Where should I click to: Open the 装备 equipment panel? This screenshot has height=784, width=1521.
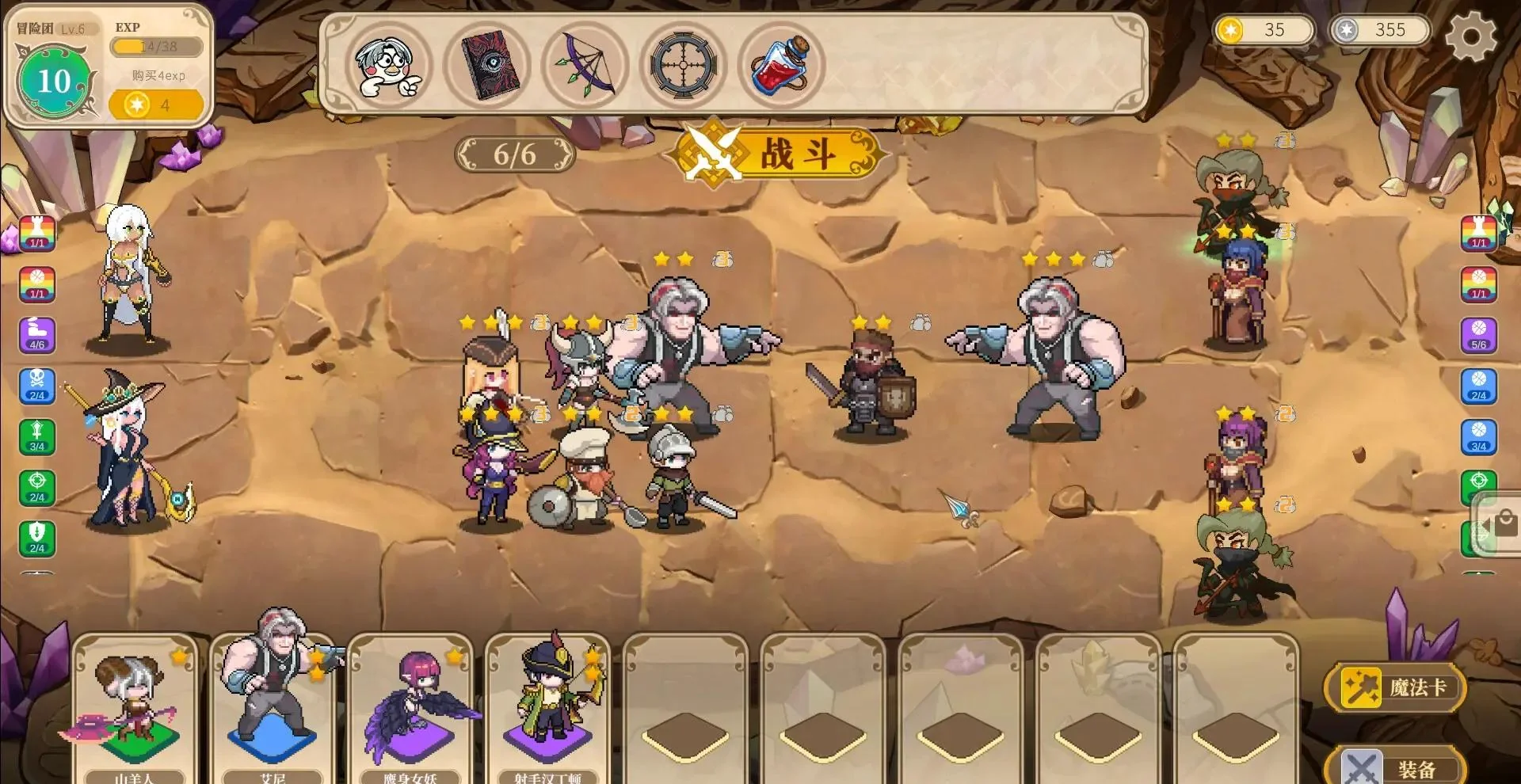coord(1395,767)
